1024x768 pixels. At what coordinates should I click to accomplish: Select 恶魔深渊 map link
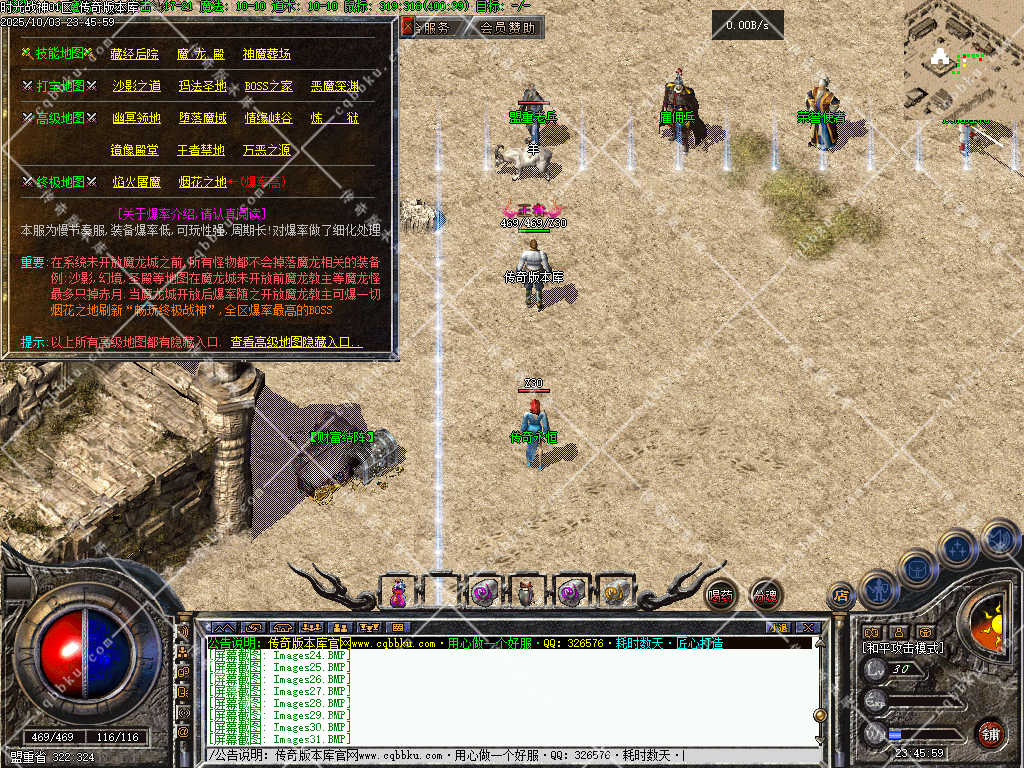tap(335, 86)
